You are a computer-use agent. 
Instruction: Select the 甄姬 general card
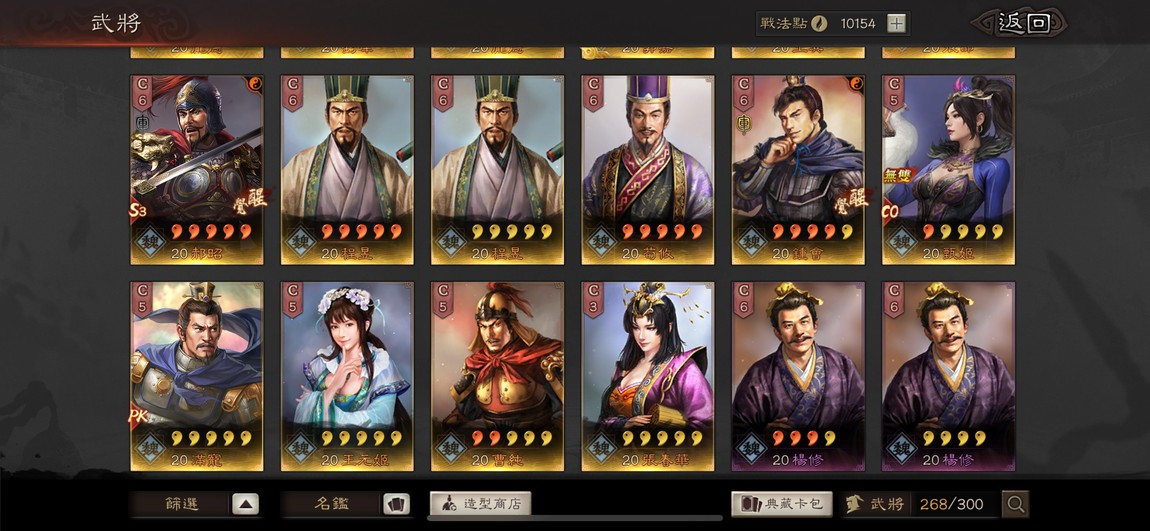pyautogui.click(x=948, y=168)
